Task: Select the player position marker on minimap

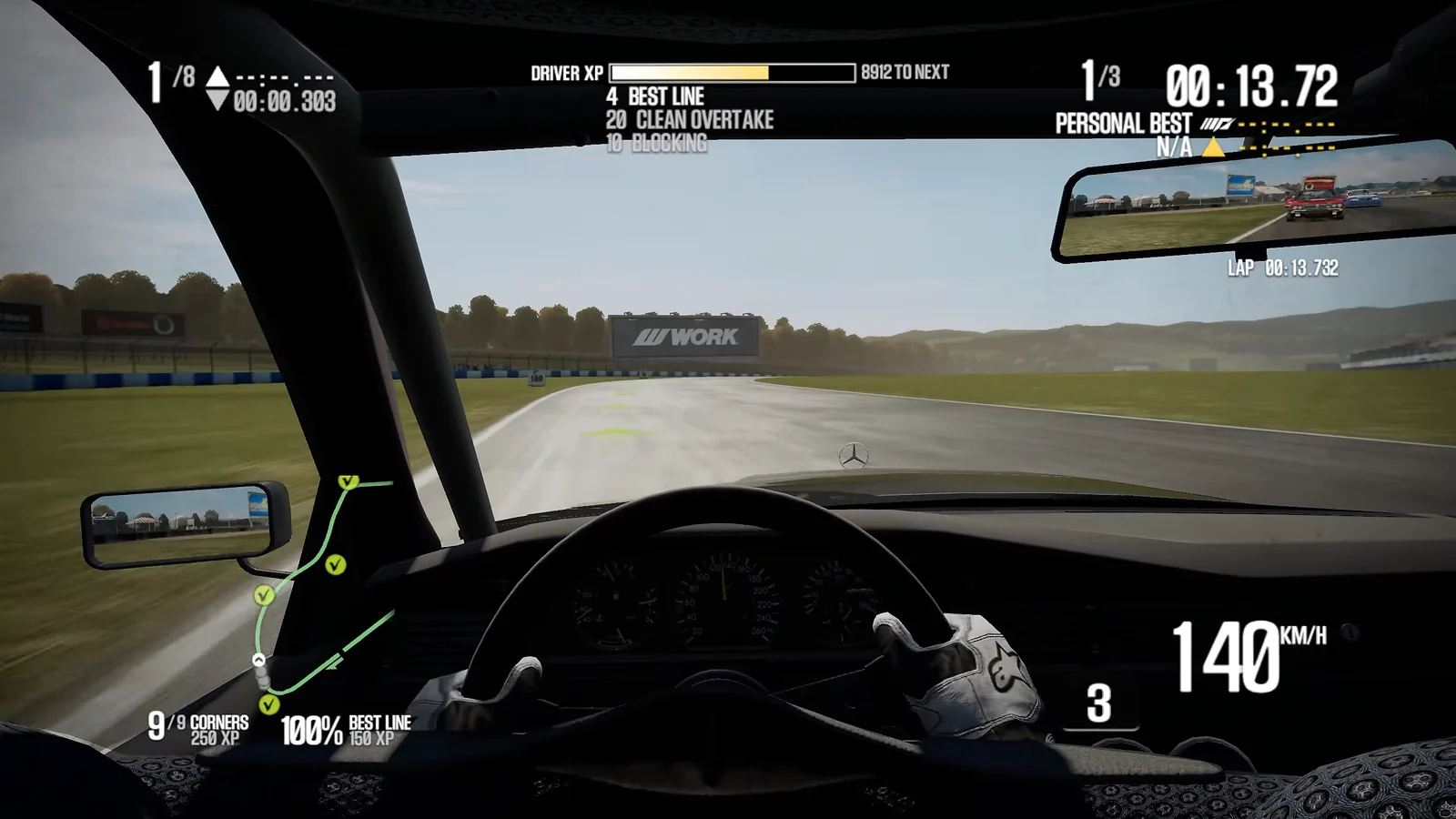Action: [x=259, y=660]
